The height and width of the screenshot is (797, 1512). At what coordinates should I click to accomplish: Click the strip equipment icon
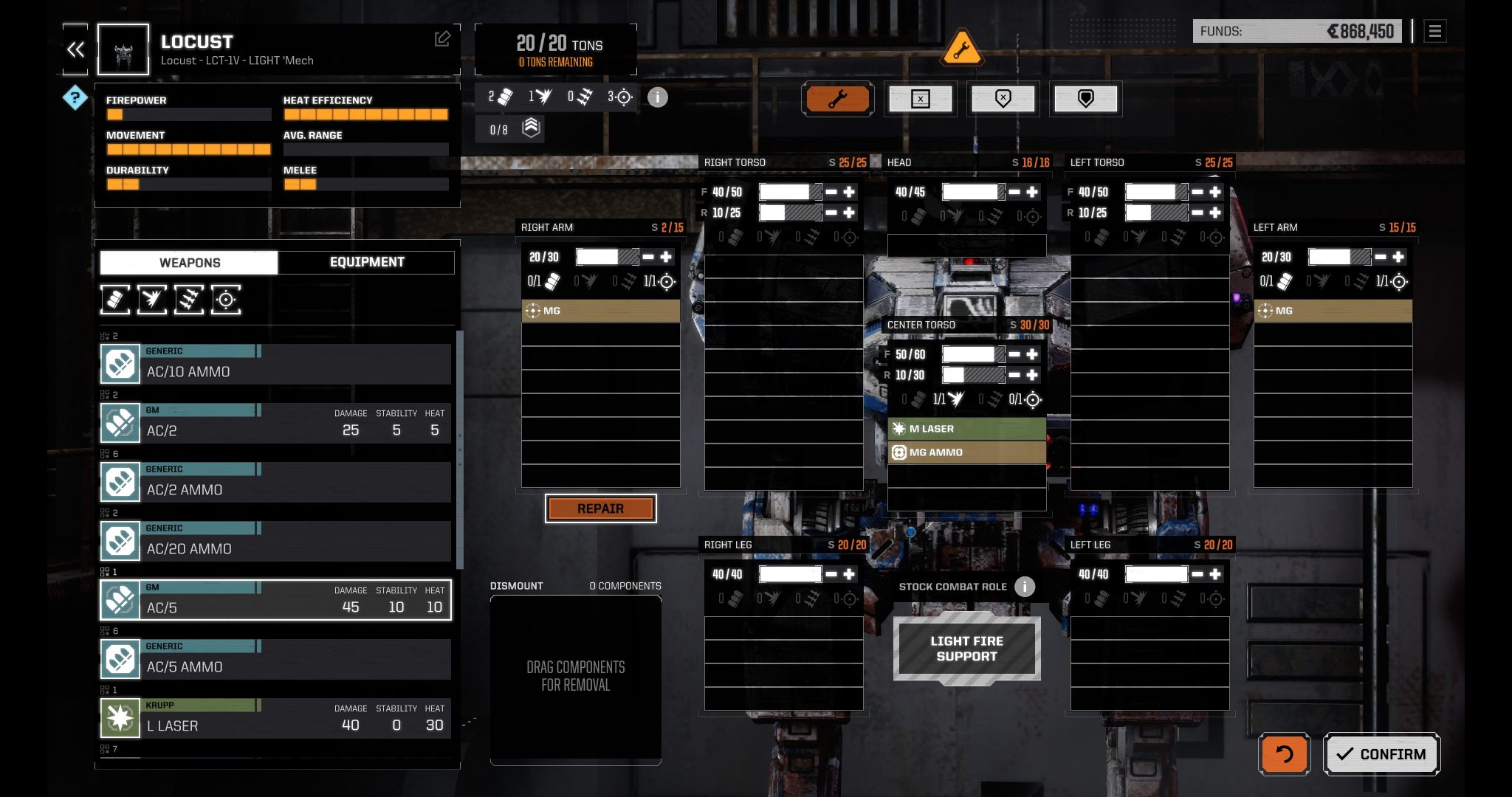(921, 99)
